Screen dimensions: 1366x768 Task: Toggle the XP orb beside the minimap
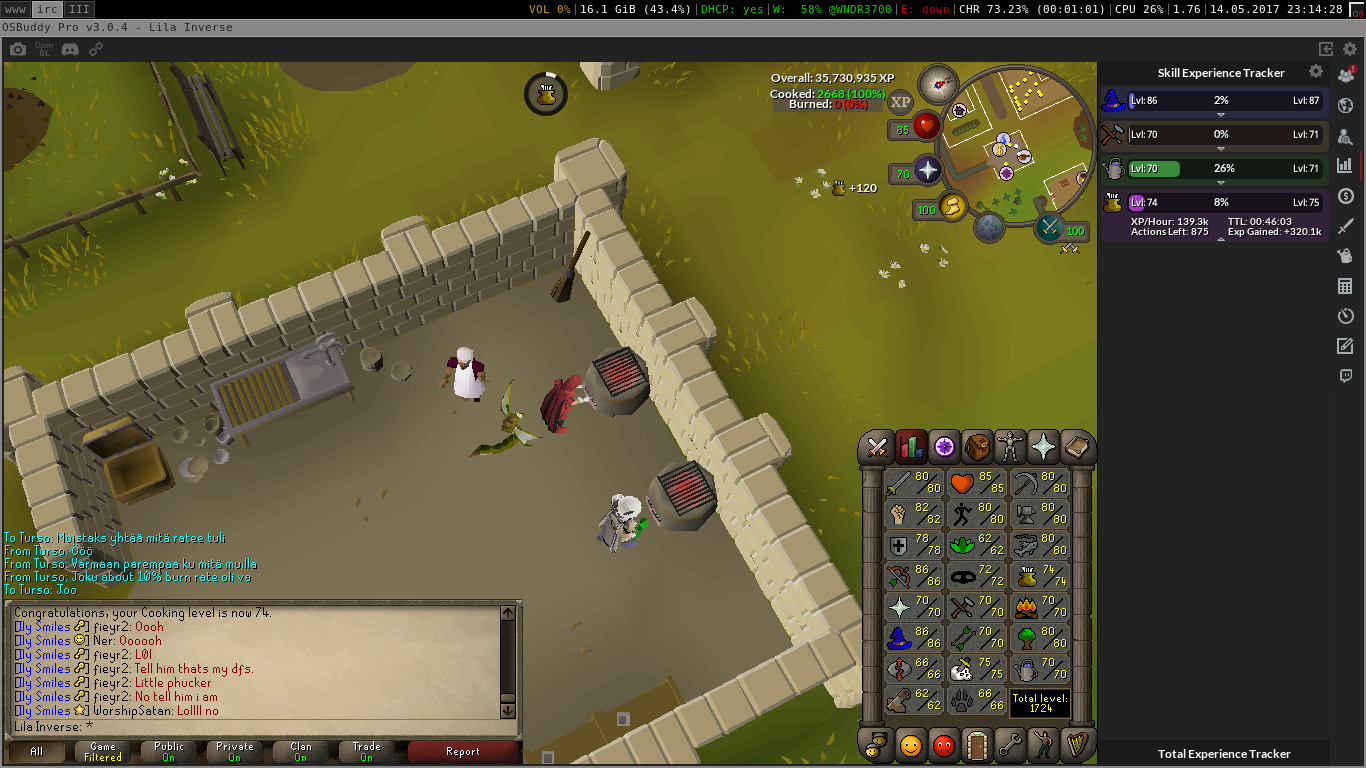coord(901,102)
